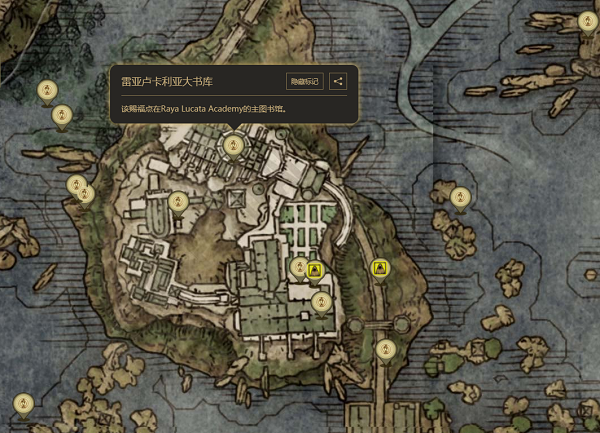
Task: Select the grace marker on the southern road
Action: coord(386,350)
